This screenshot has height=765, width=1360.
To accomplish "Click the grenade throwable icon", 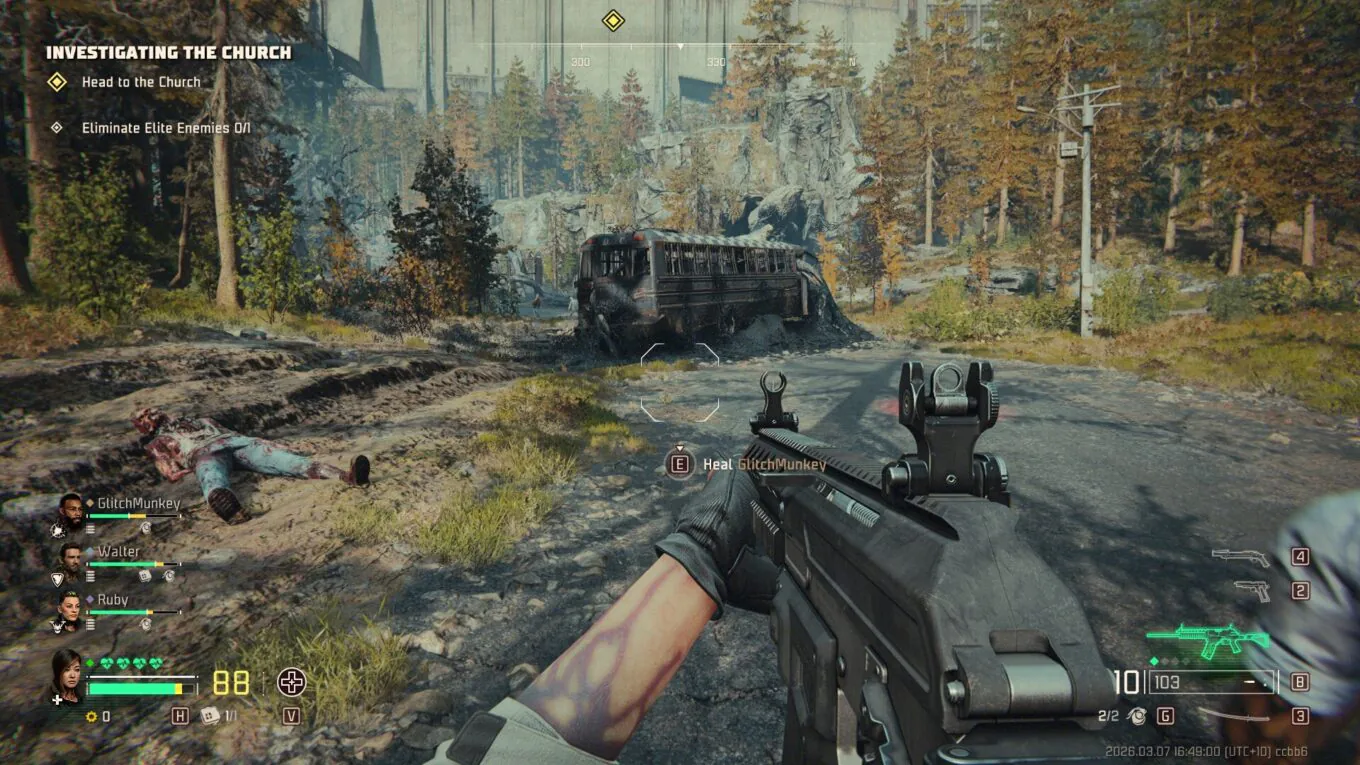I will (1135, 715).
